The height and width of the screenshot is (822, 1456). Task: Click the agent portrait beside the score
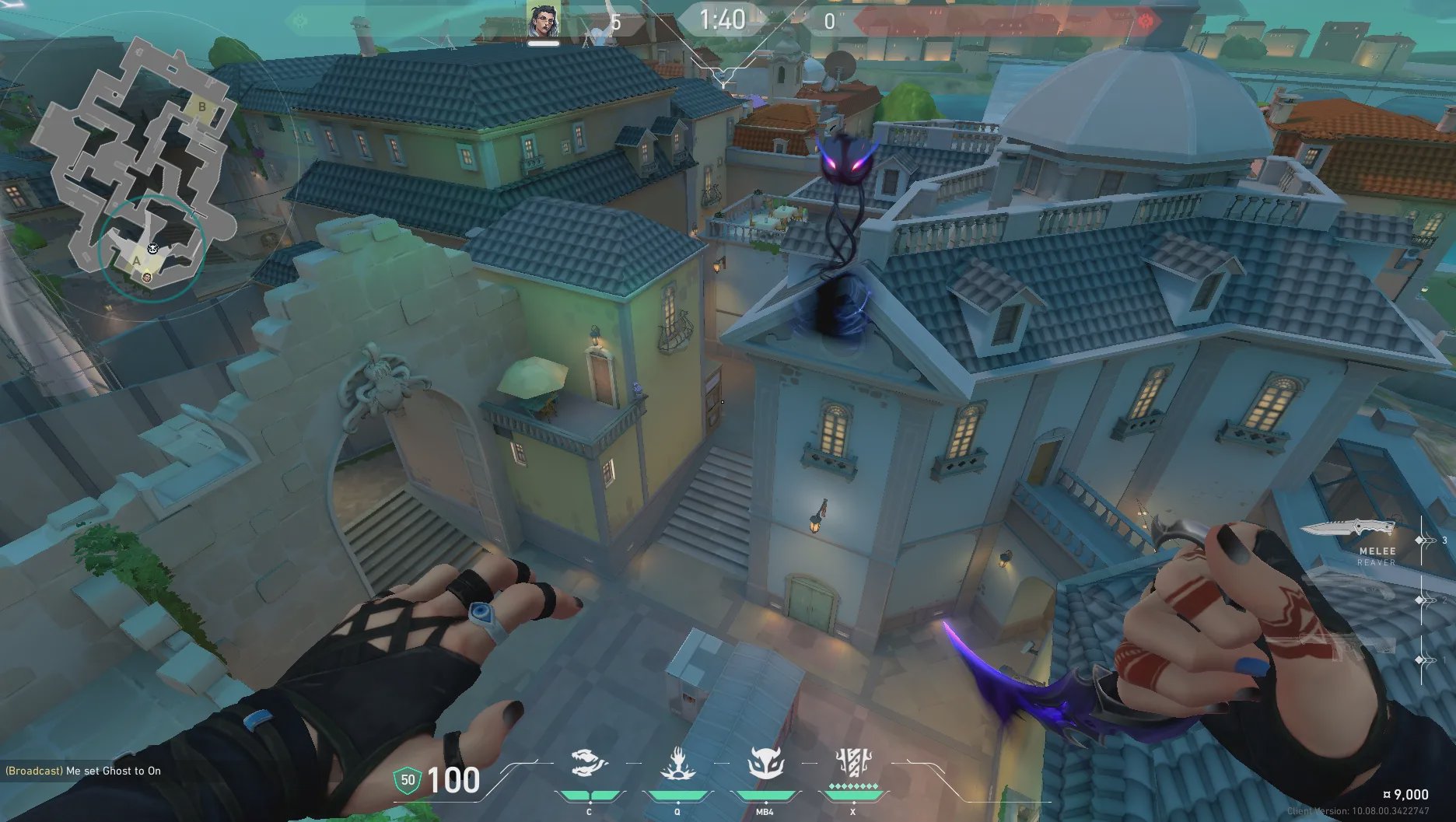coord(544,20)
